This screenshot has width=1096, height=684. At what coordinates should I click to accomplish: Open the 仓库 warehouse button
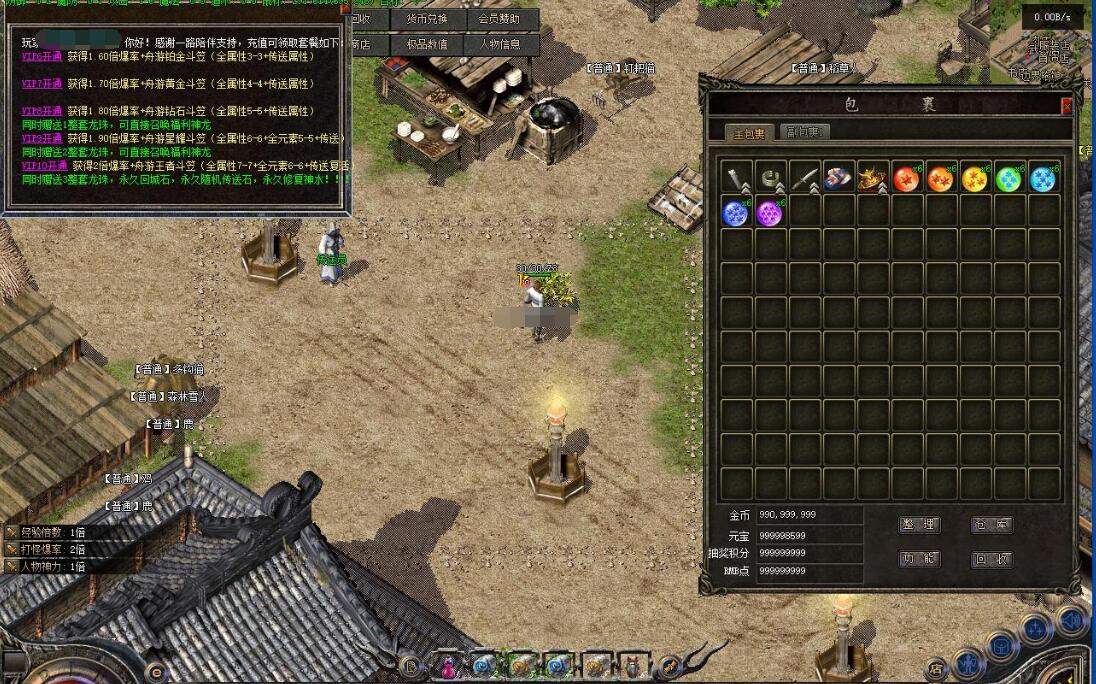(992, 525)
